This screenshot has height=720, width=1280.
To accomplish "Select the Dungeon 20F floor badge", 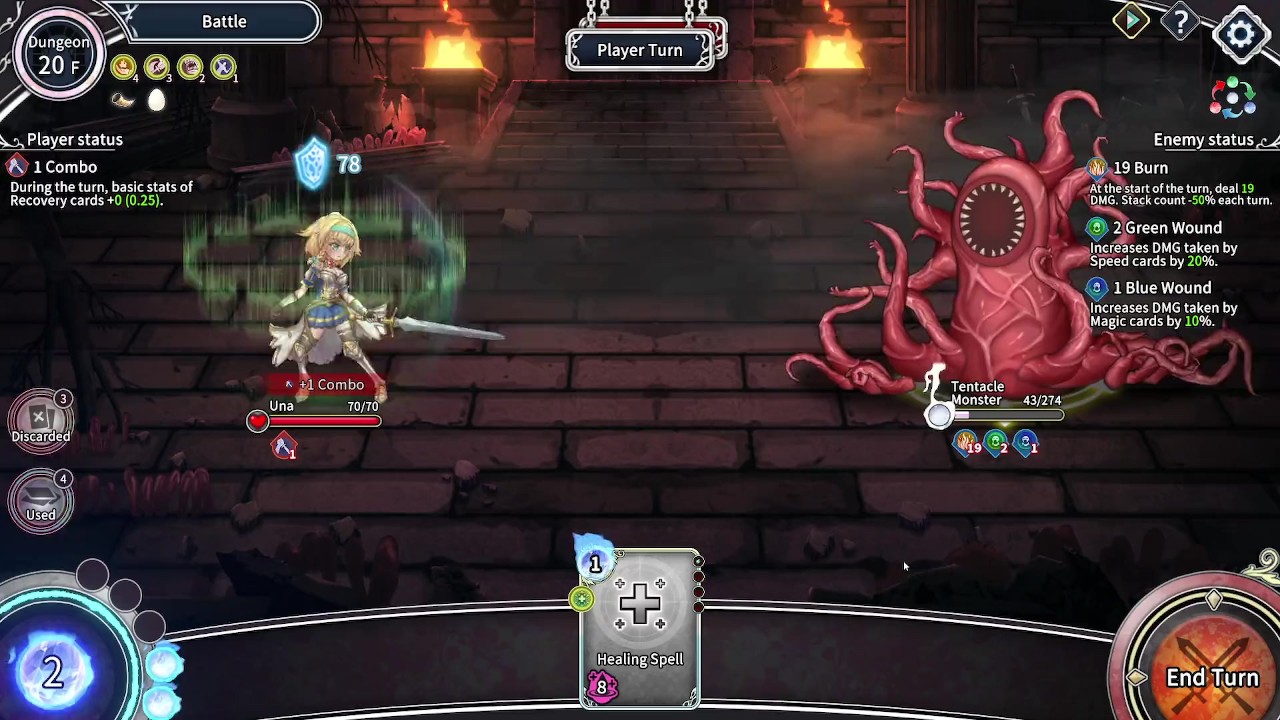I will [59, 55].
